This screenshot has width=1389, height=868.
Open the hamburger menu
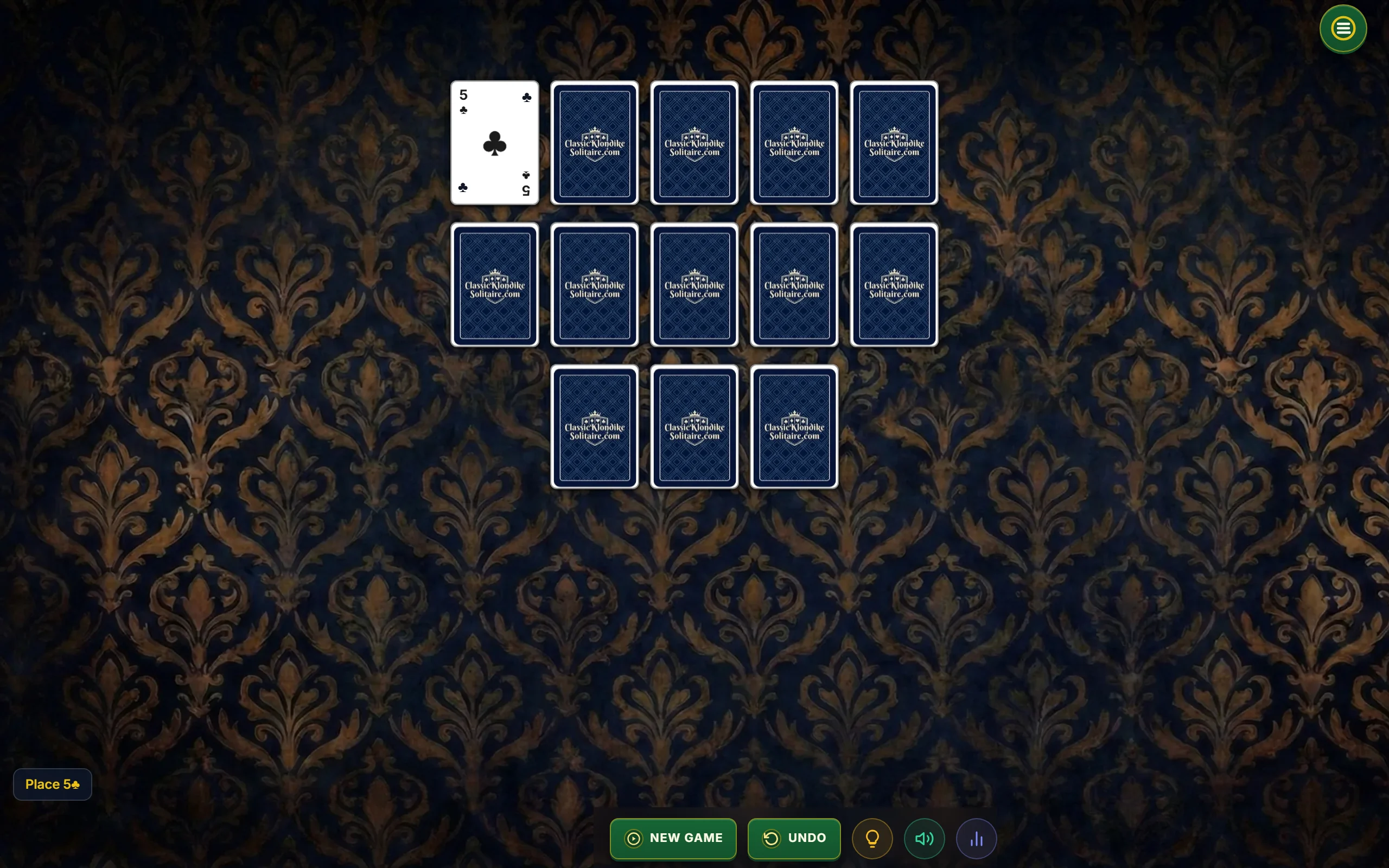1342,29
